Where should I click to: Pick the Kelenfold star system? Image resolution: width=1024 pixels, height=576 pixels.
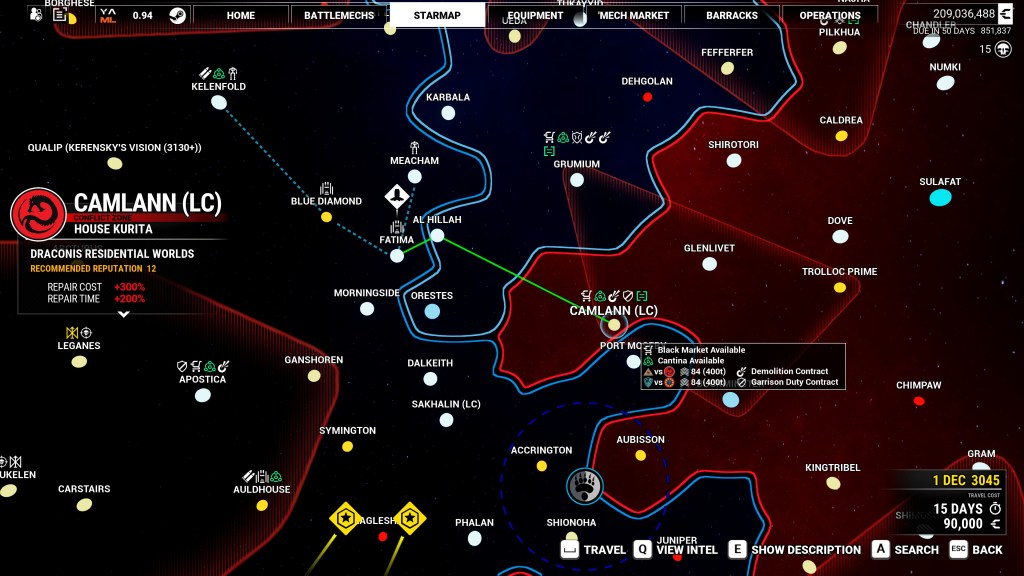click(x=220, y=102)
